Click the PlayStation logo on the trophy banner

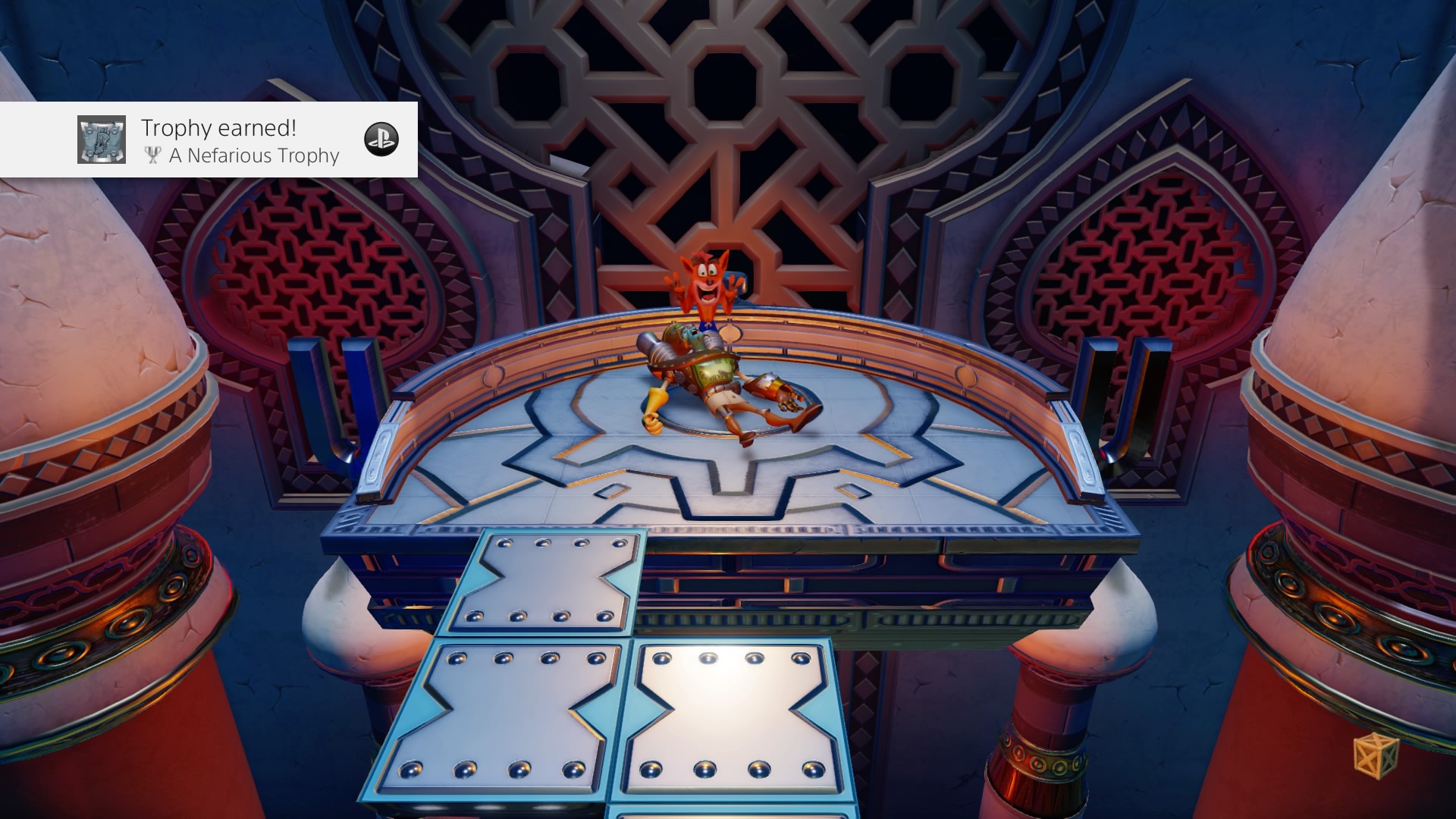click(381, 140)
